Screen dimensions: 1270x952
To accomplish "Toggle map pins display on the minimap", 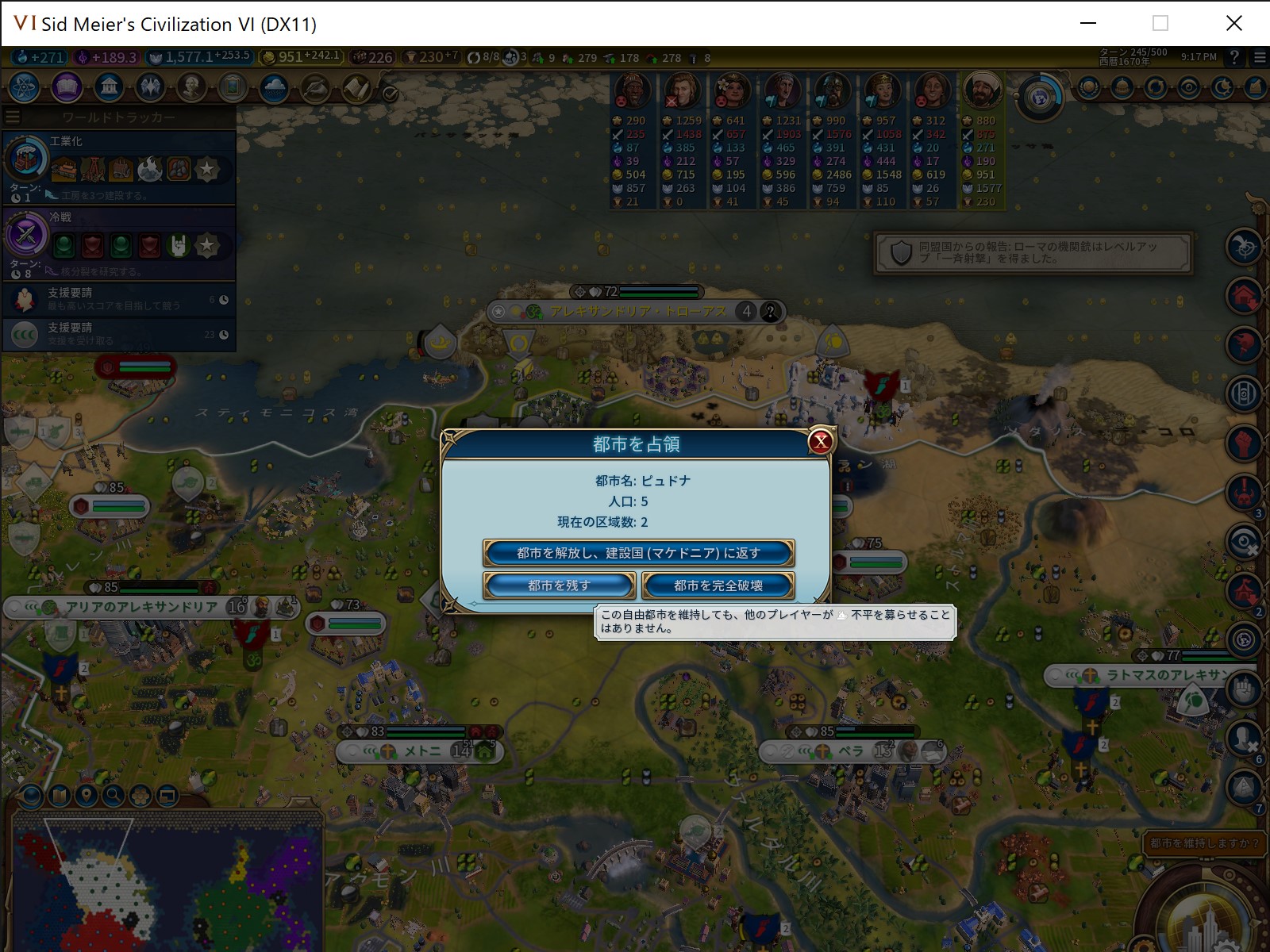I will coord(85,796).
